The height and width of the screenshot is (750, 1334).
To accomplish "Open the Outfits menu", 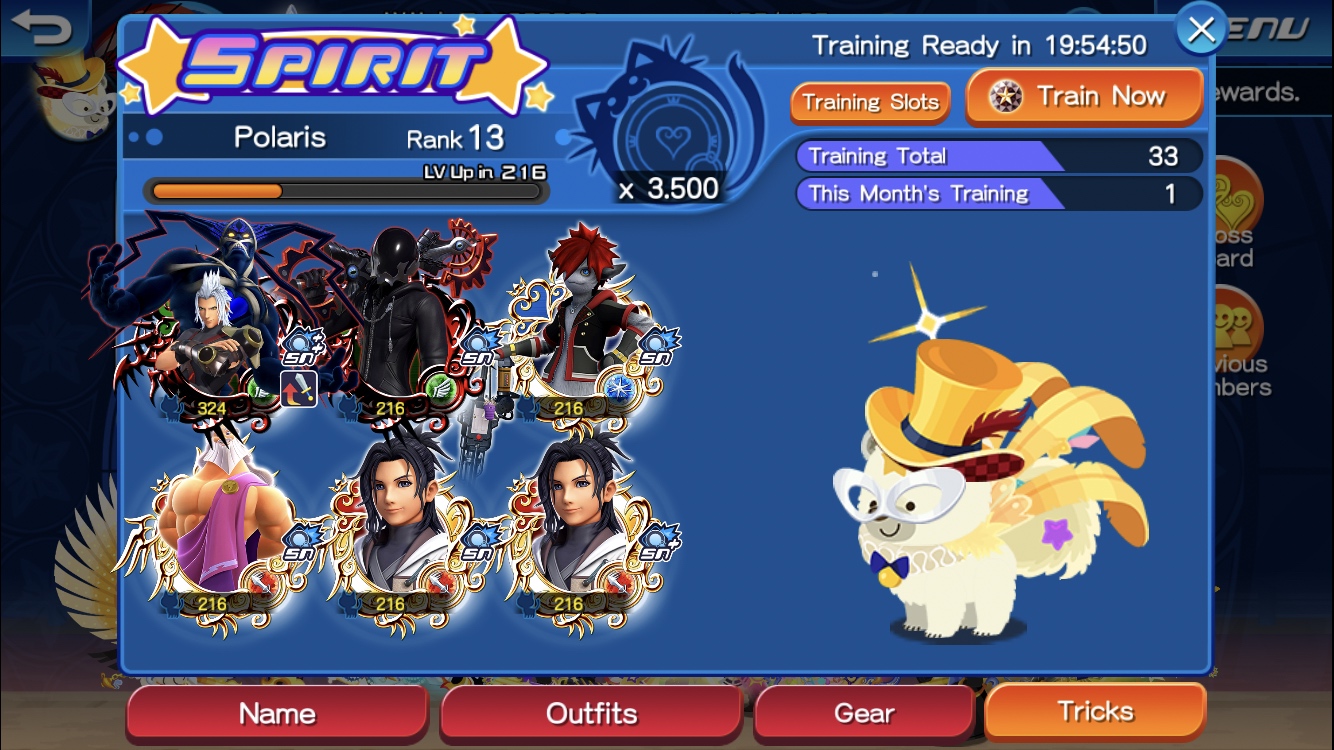I will click(591, 713).
